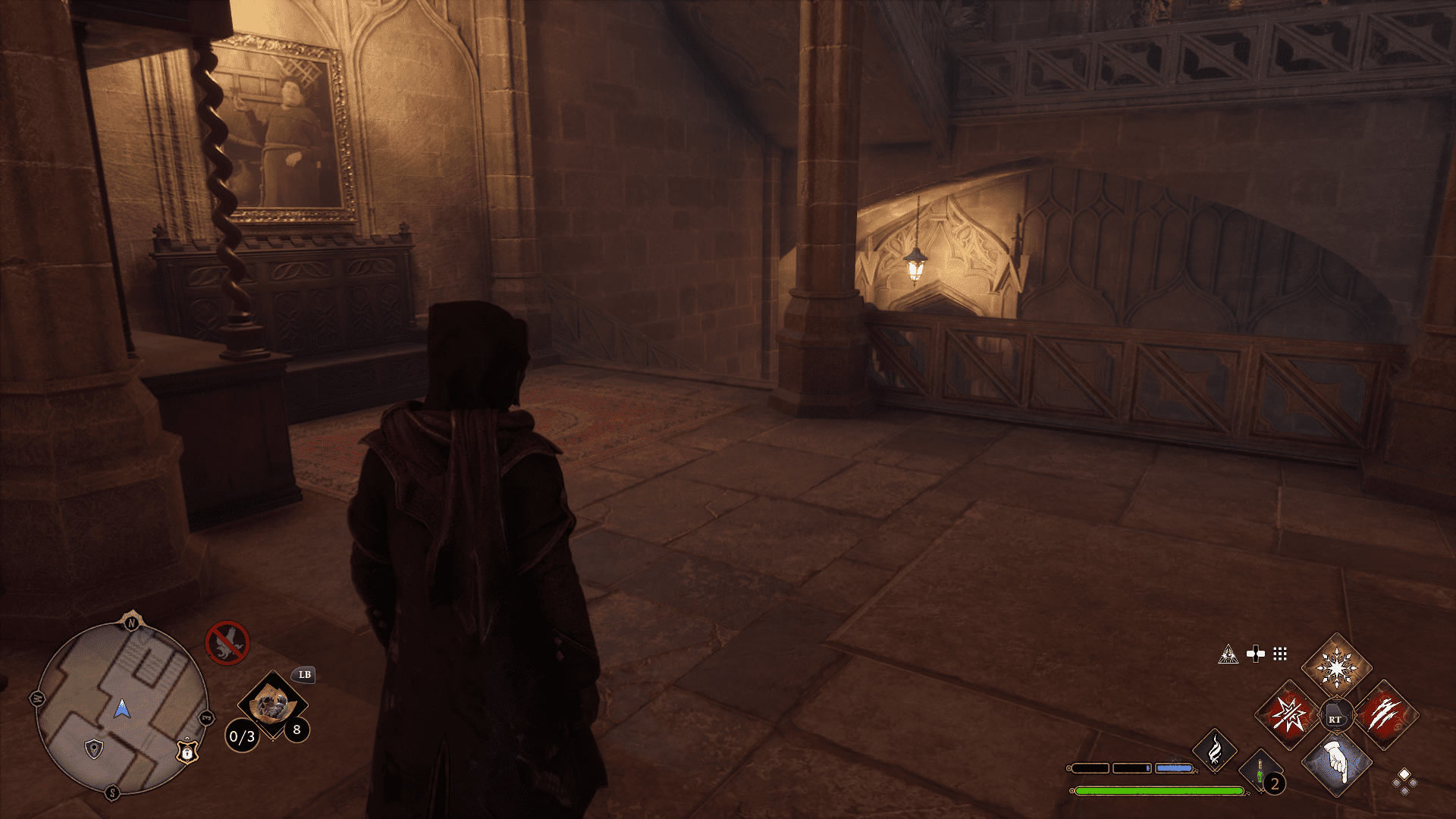
Task: Click the player arrow on the minimap
Action: point(122,709)
